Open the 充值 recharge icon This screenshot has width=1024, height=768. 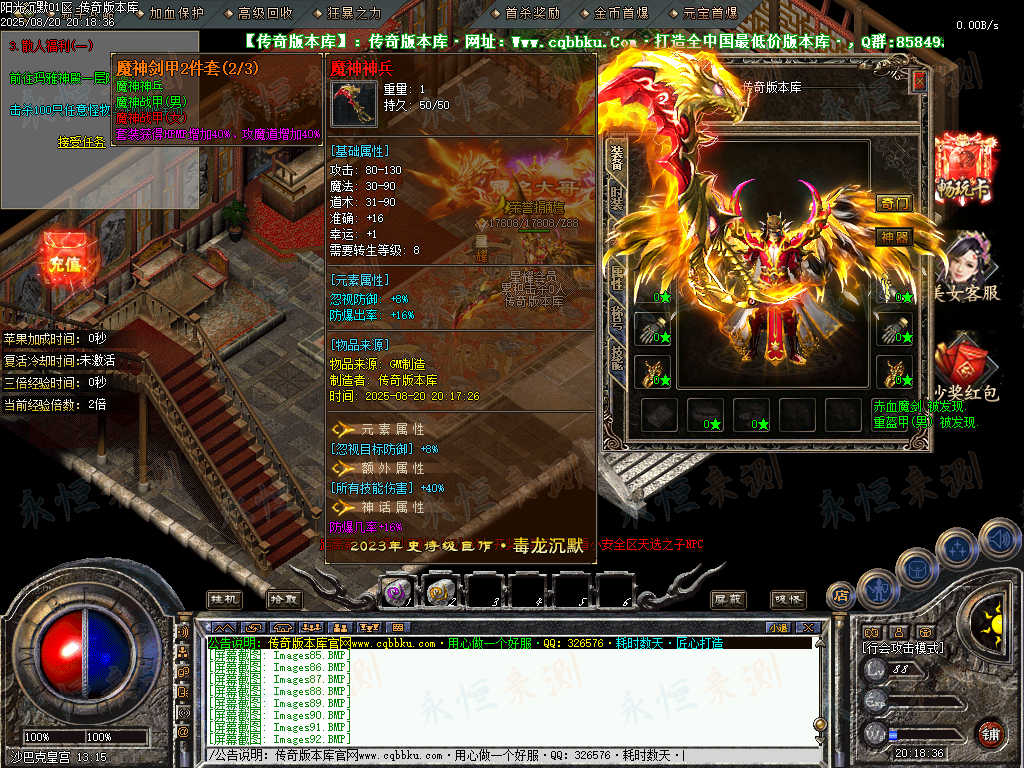tap(64, 262)
